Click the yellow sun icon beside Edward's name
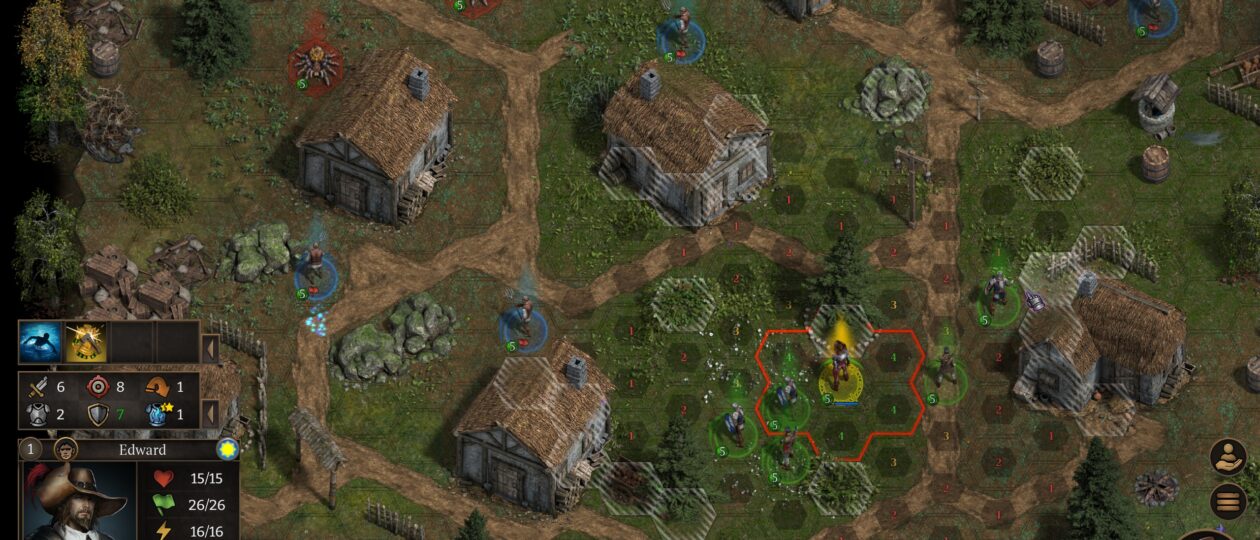1260x540 pixels. coord(228,449)
